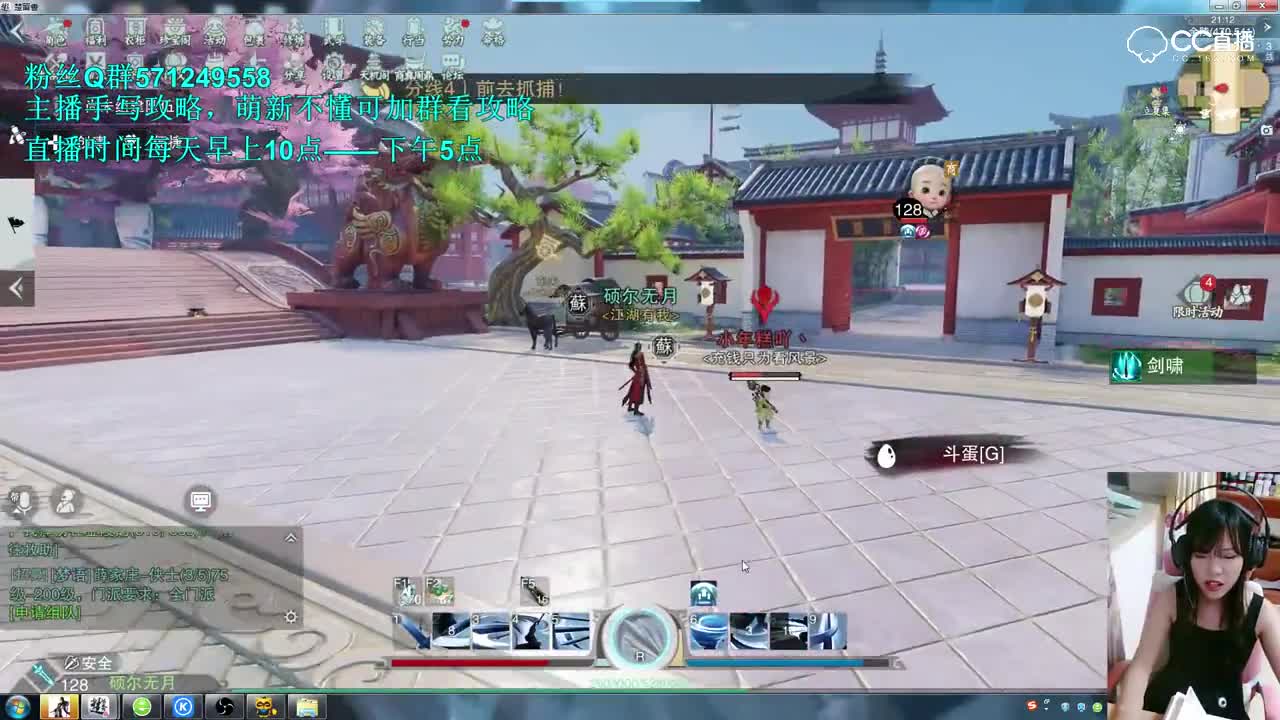Open the 福利 welfare rewards panel
1280x720 pixels.
pyautogui.click(x=95, y=32)
